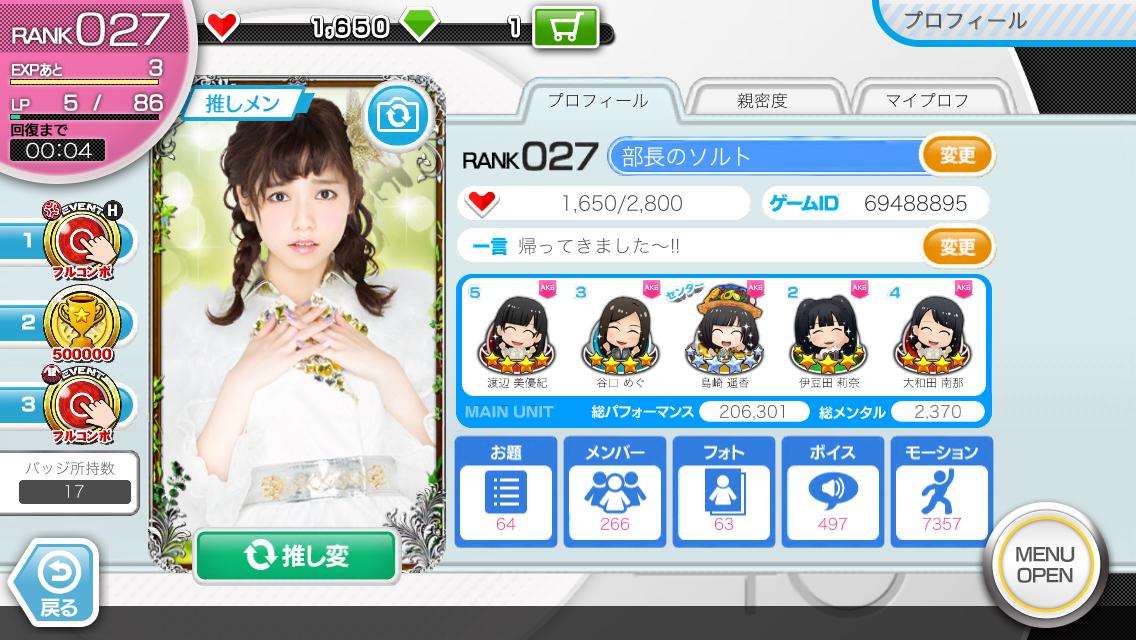Viewport: 1136px width, 640px height.
Task: Go back with the 戻る button
Action: 58,583
